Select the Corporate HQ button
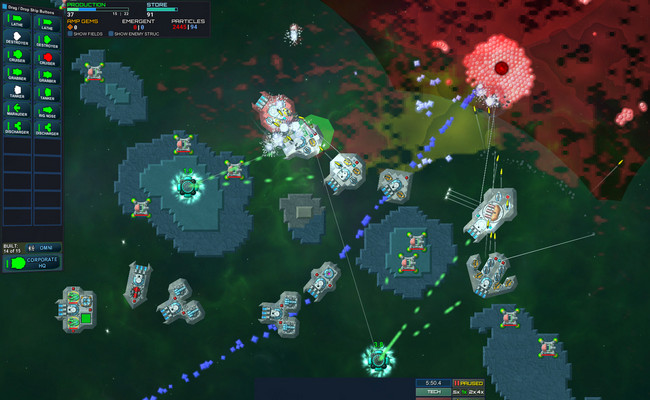Image resolution: width=650 pixels, height=400 pixels. (31, 264)
